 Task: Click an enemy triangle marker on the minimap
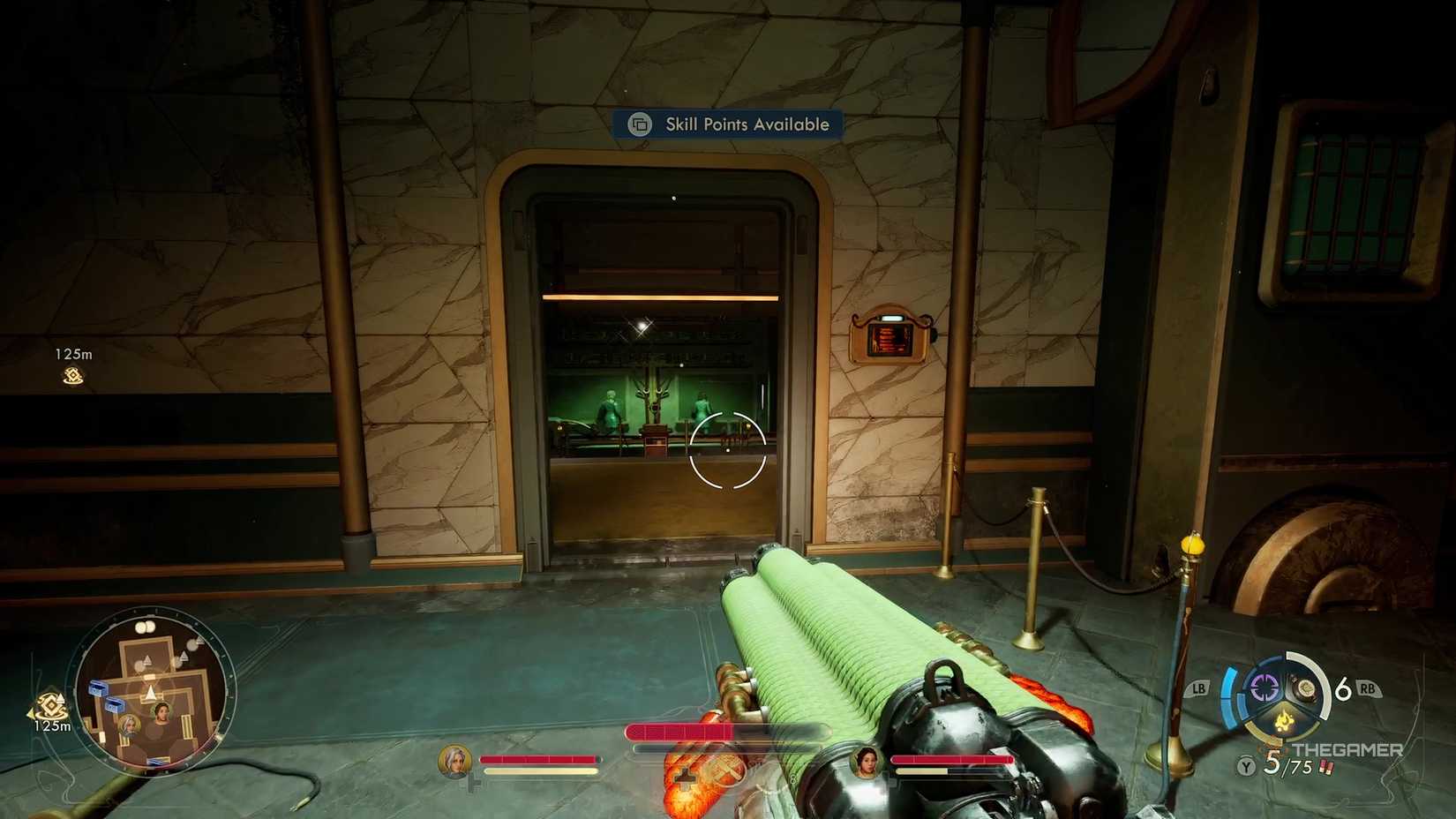tap(147, 659)
